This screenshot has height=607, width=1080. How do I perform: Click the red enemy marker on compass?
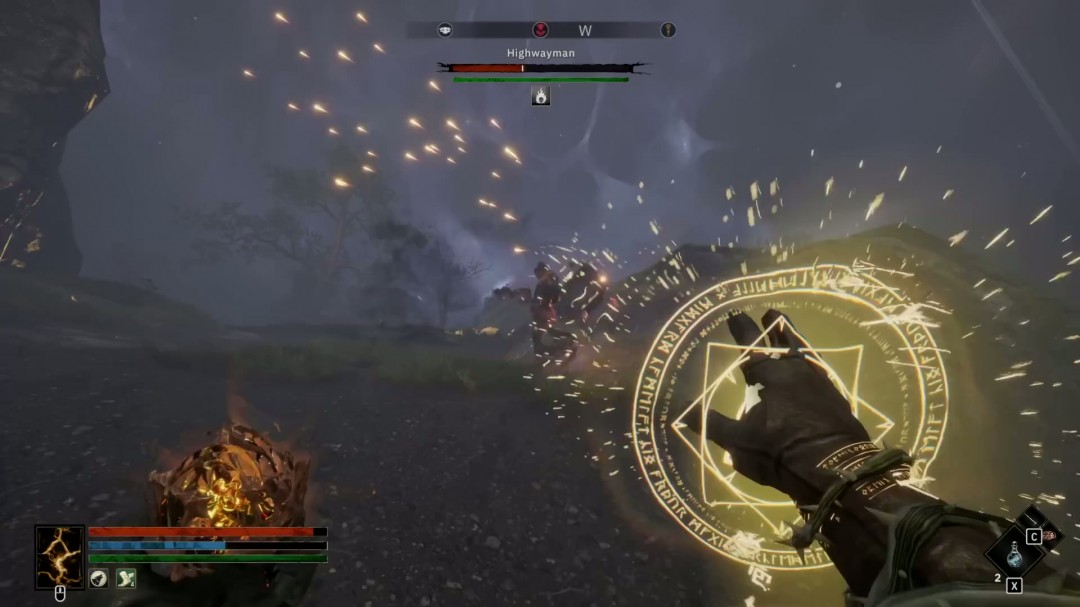tap(541, 30)
